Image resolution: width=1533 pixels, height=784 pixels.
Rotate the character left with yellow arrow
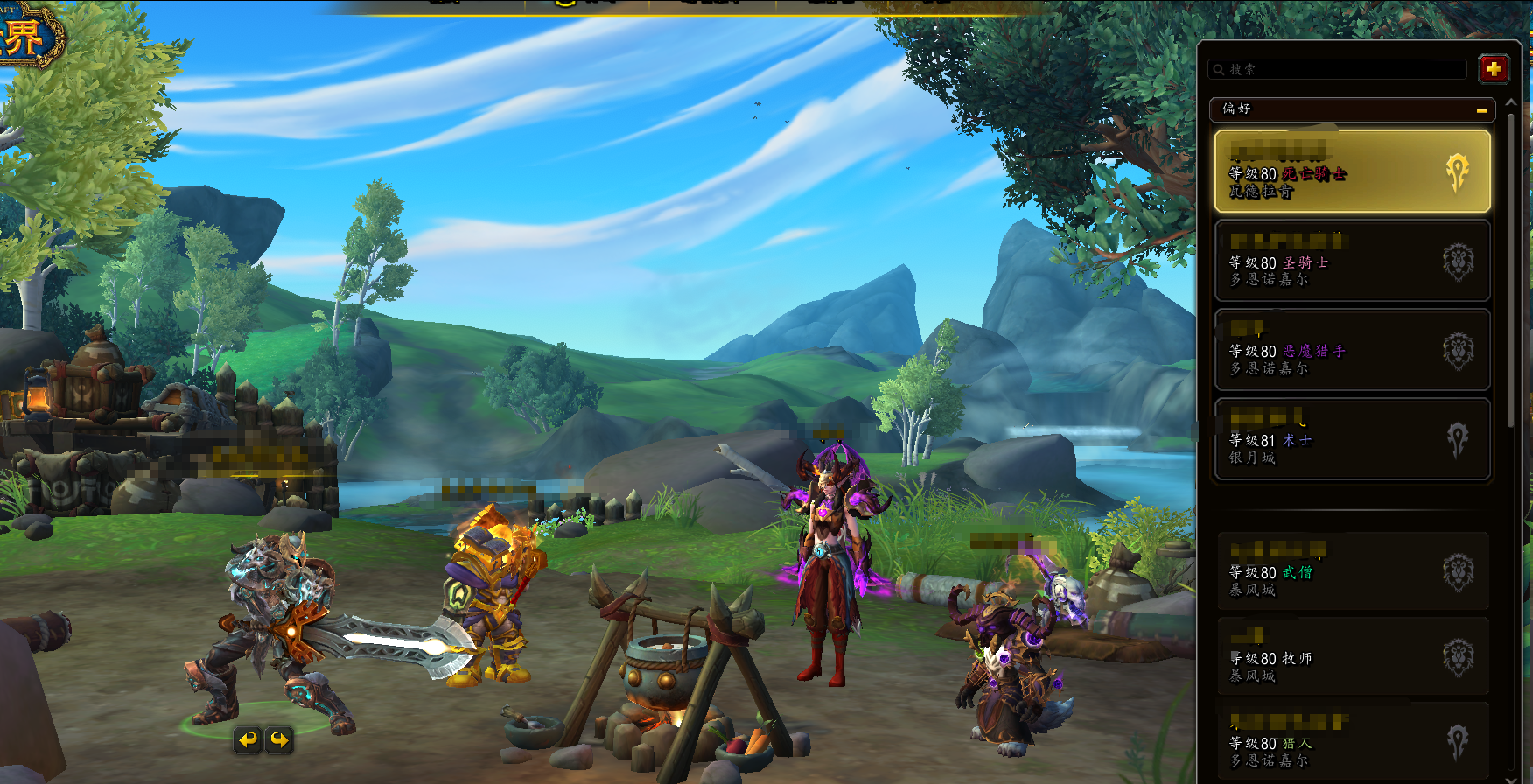point(248,740)
